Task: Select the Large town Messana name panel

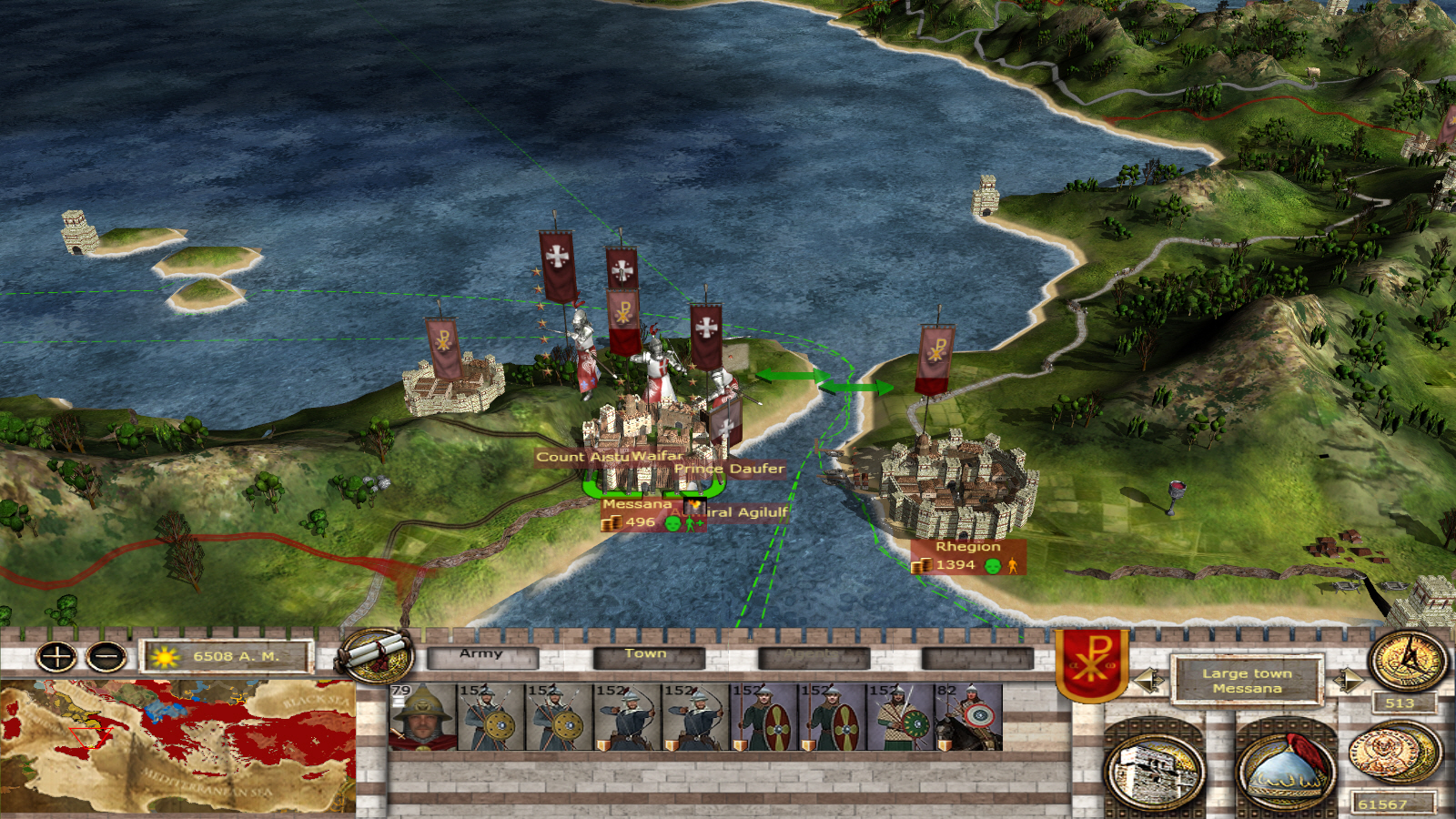Action: pos(1247,681)
